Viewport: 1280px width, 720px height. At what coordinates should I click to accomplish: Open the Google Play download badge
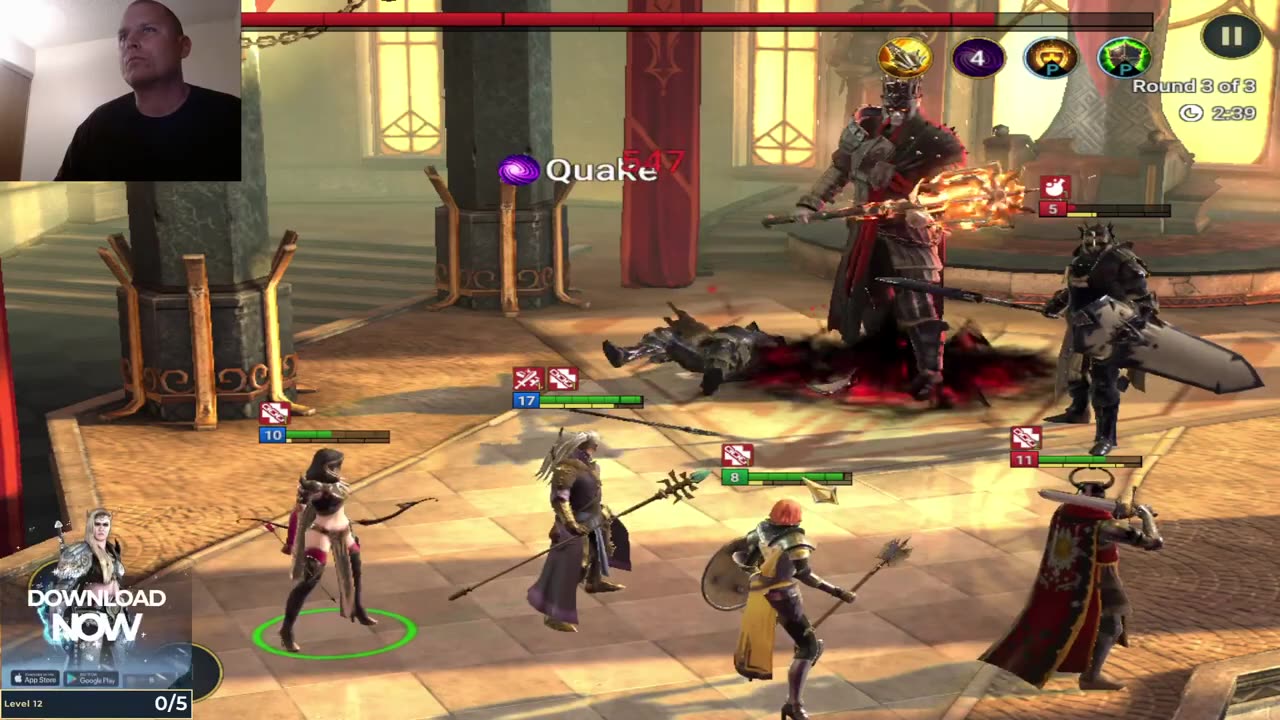93,679
